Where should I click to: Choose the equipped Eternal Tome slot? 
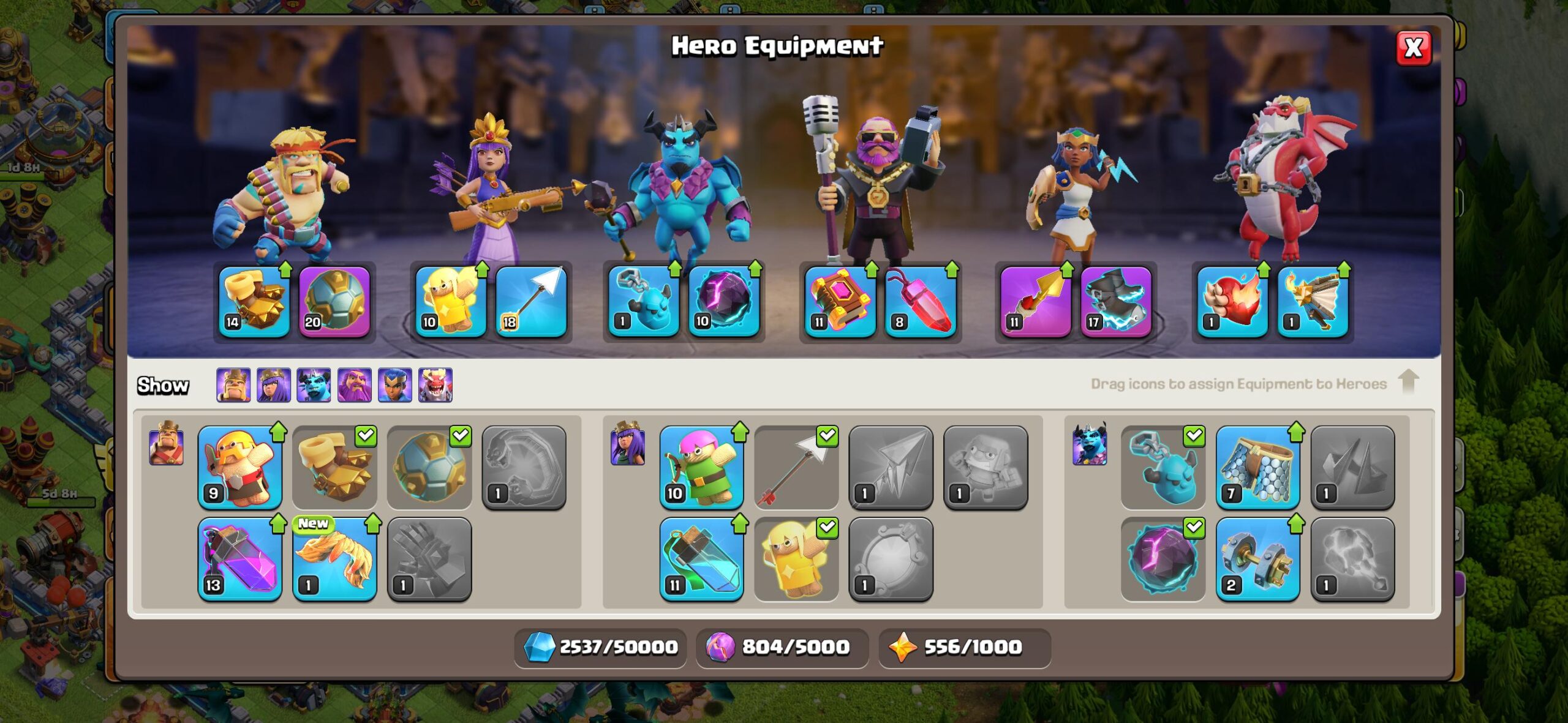(840, 301)
